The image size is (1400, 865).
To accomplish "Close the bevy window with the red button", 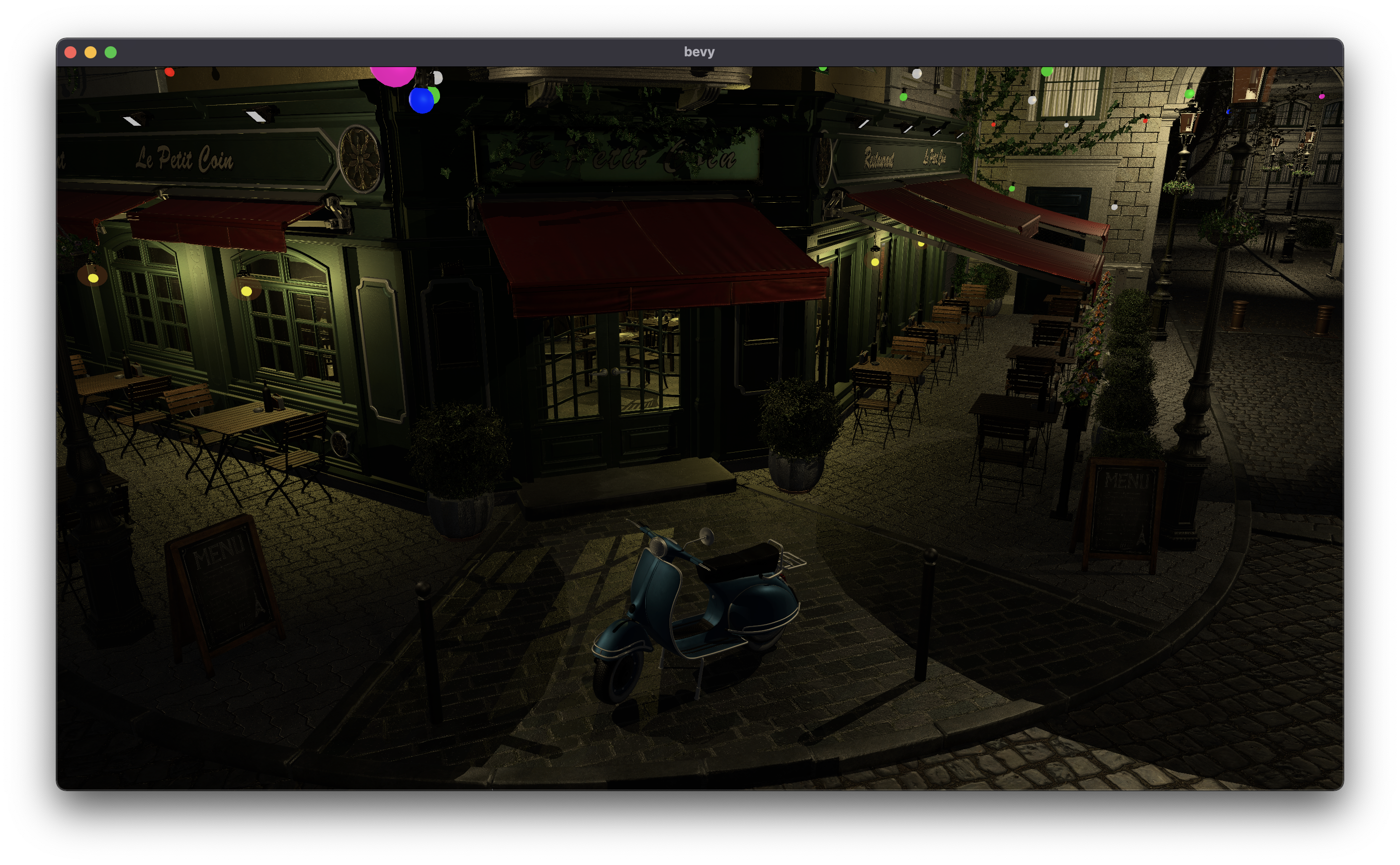I will [x=70, y=52].
